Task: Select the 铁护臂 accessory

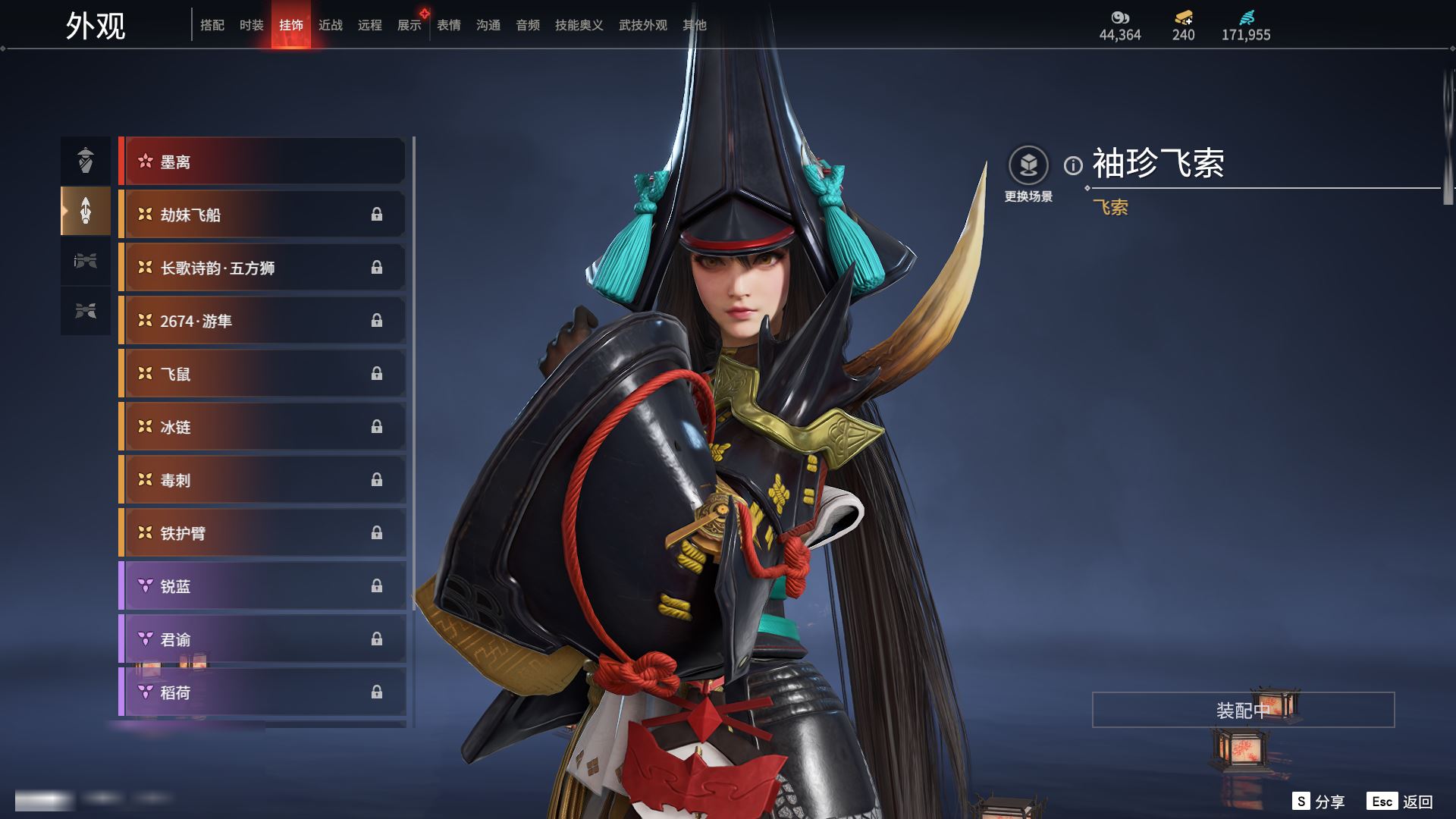Action: click(262, 533)
